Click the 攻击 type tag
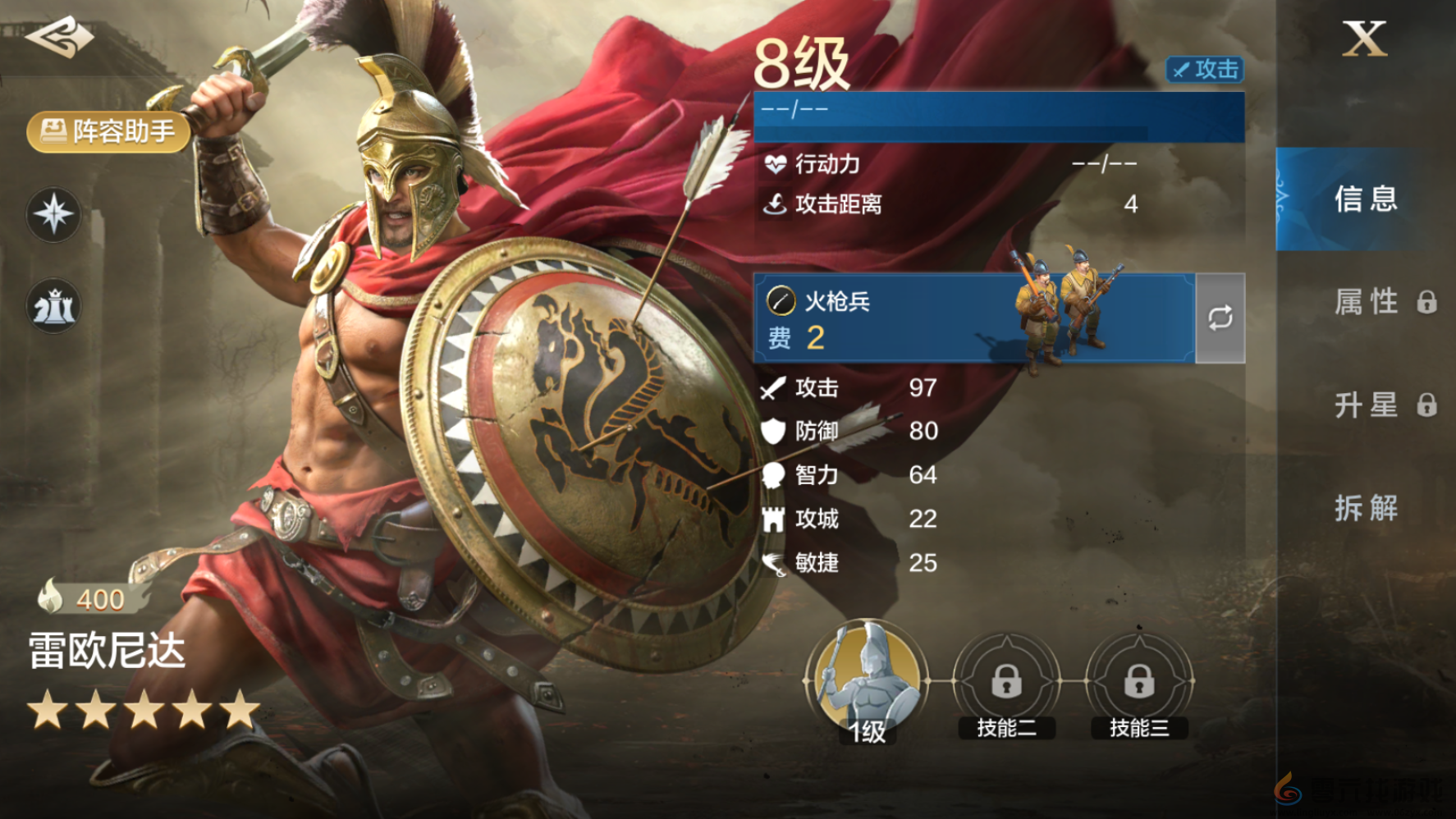Viewport: 1456px width, 819px height. [1205, 70]
